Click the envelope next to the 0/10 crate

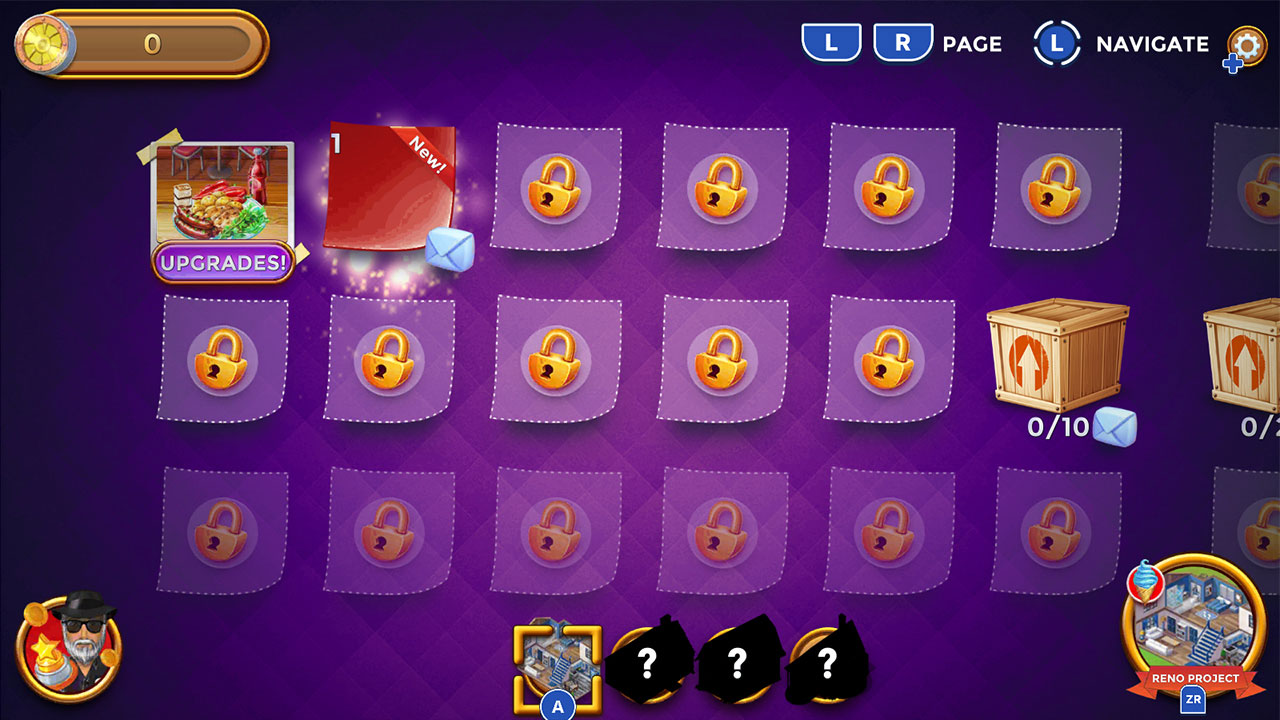point(1113,424)
